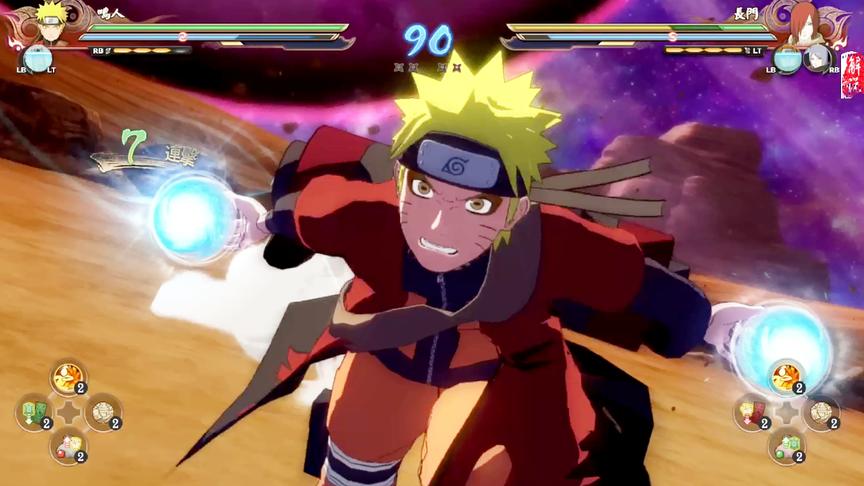864x486 pixels.
Task: Use the opponent's round white ball item
Action: click(822, 411)
